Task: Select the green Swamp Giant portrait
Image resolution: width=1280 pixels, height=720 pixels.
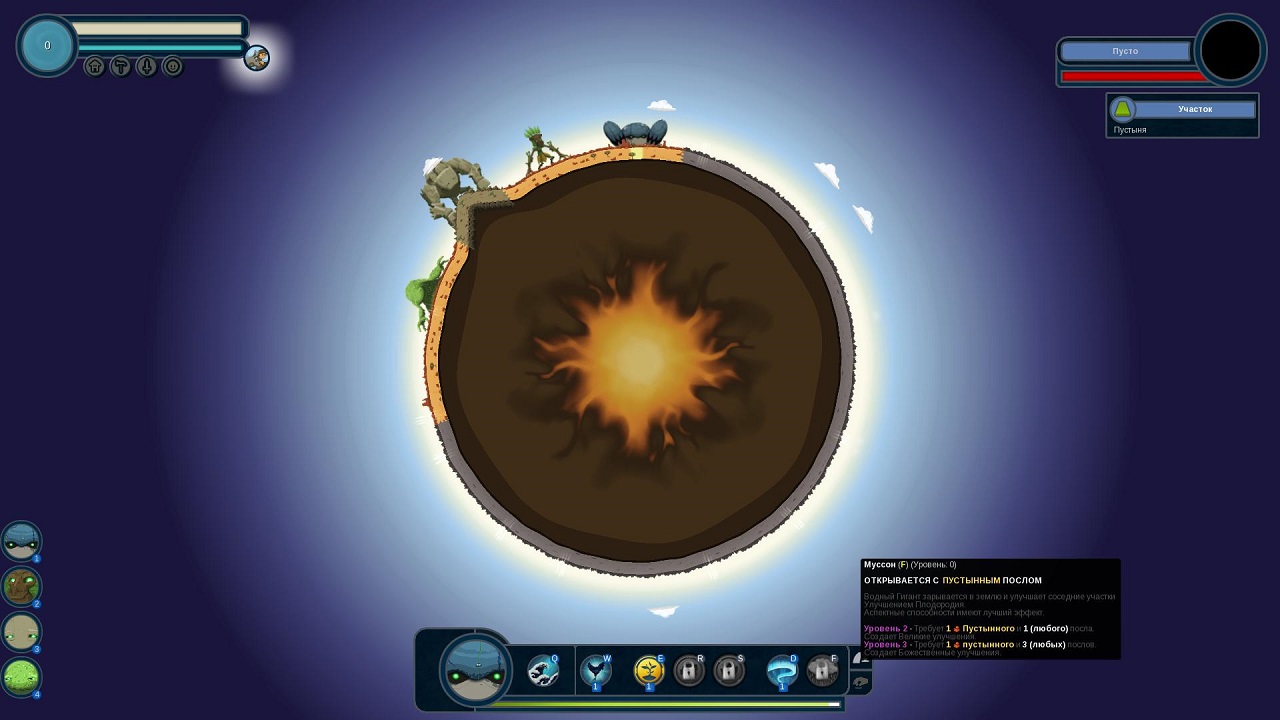Action: pyautogui.click(x=21, y=677)
